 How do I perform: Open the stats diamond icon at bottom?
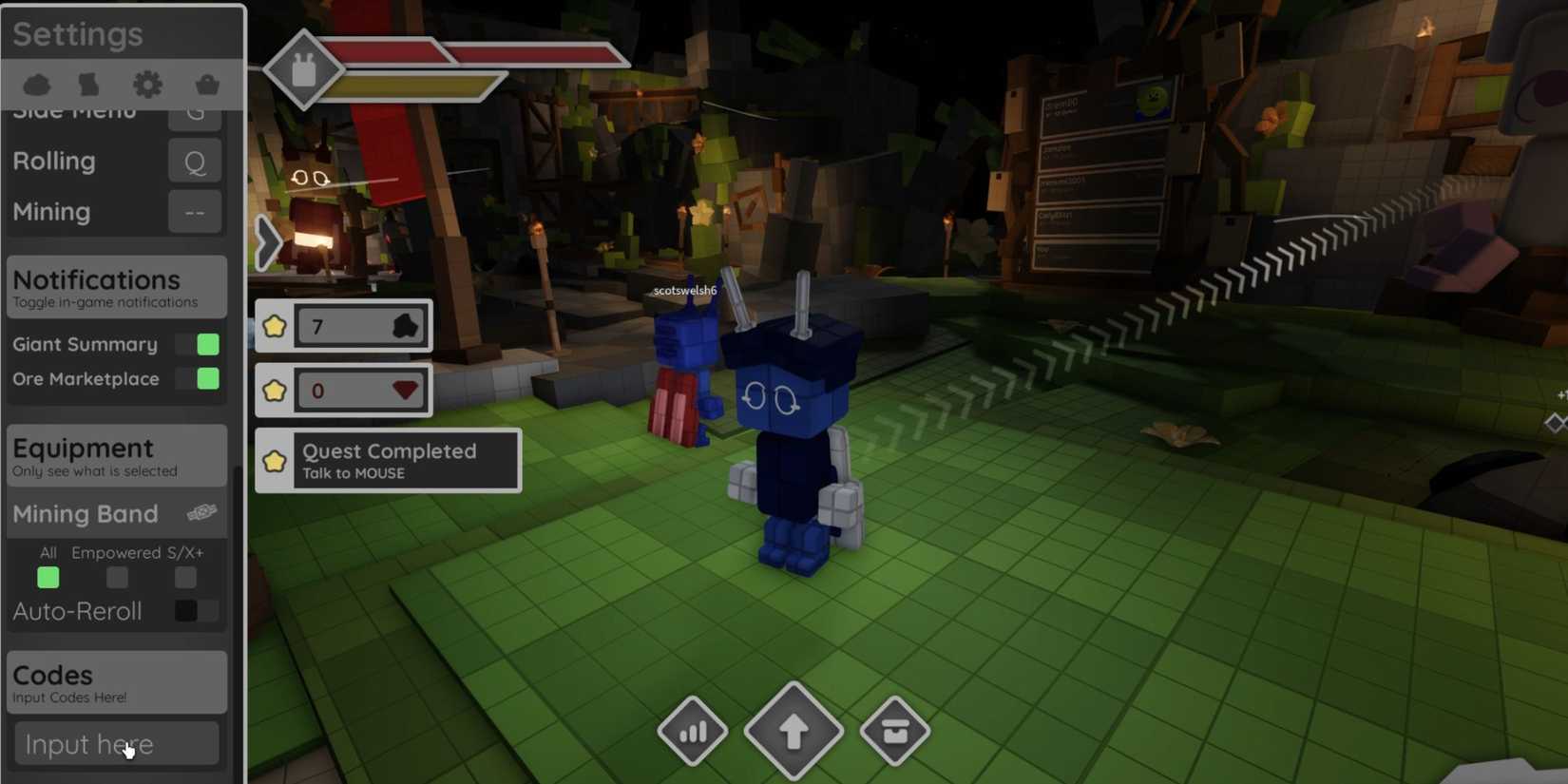click(693, 731)
